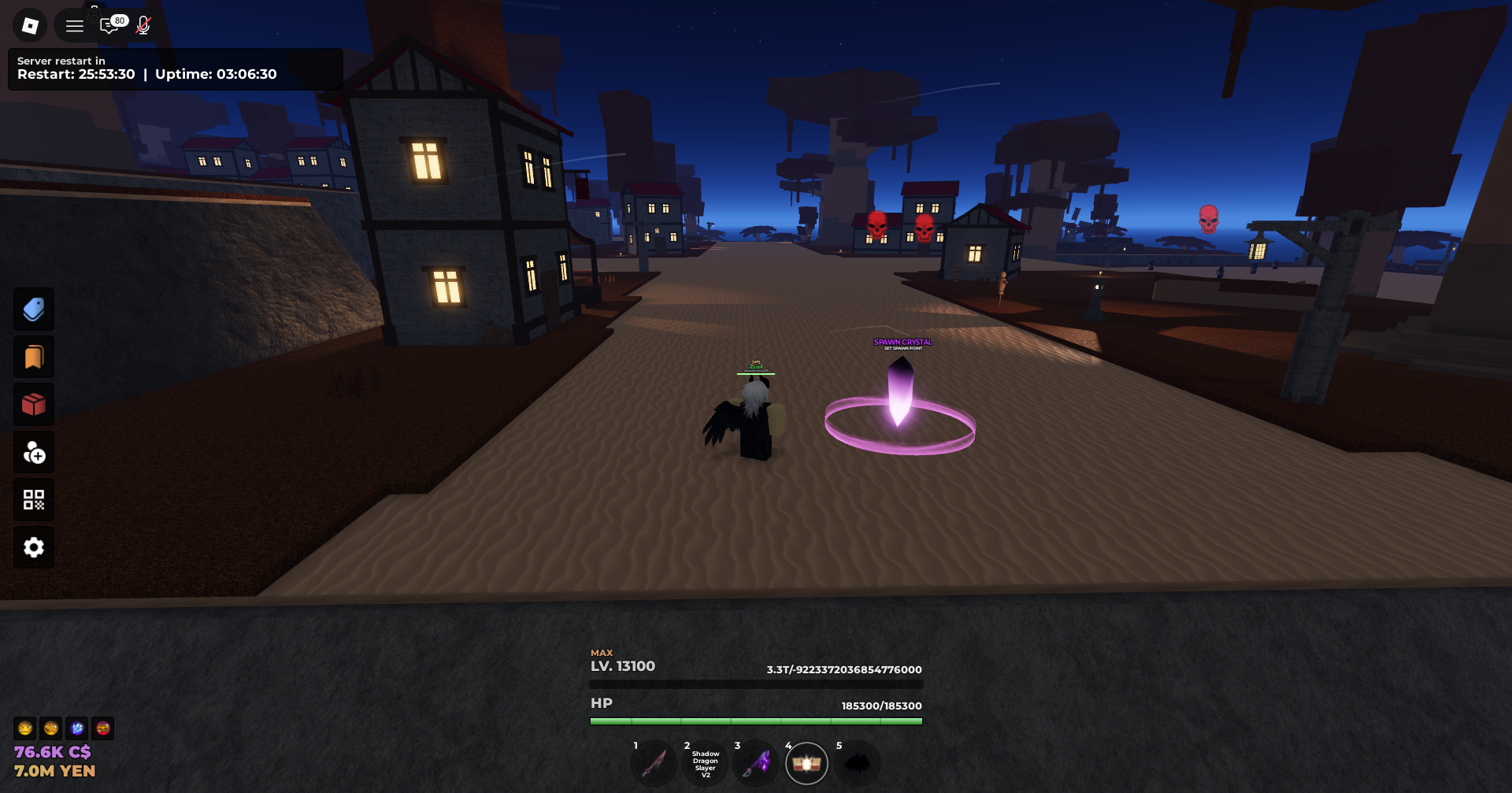Click the invite friends icon

point(33,452)
